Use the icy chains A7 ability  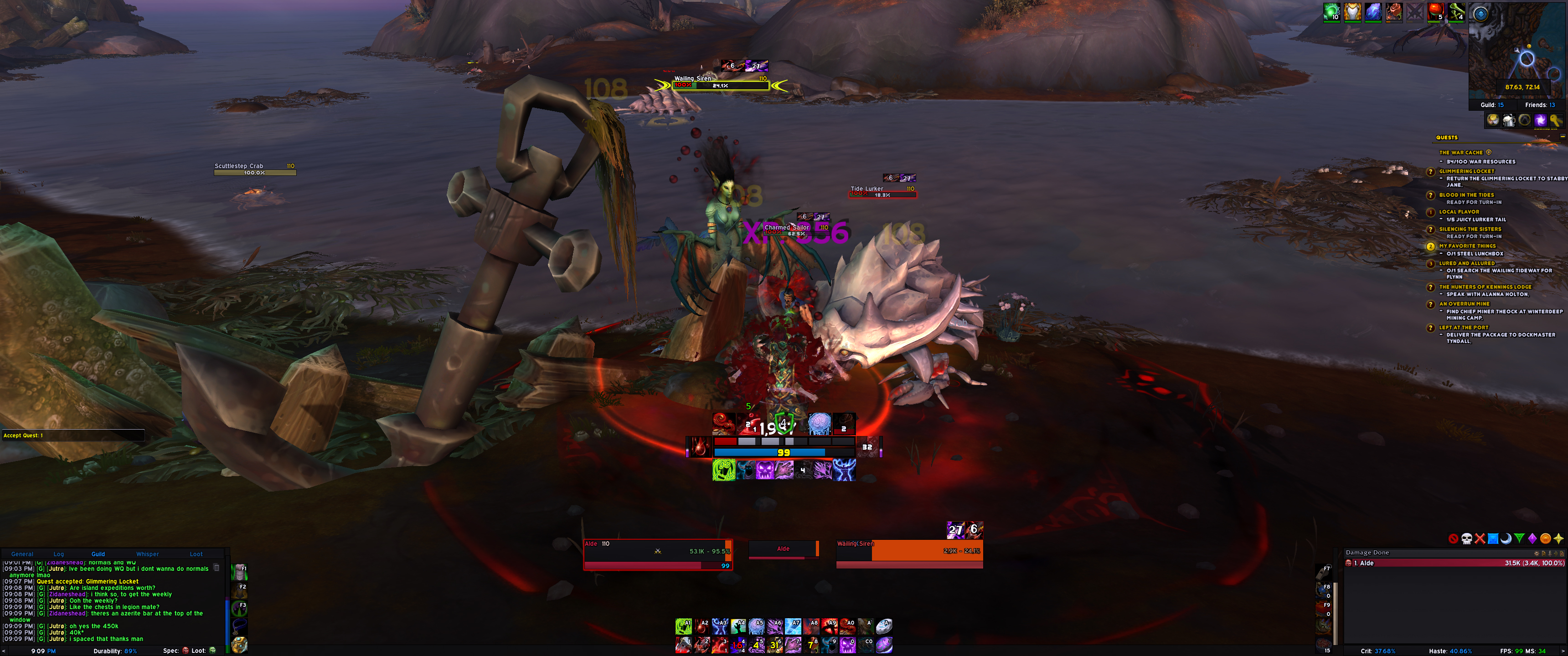click(793, 626)
